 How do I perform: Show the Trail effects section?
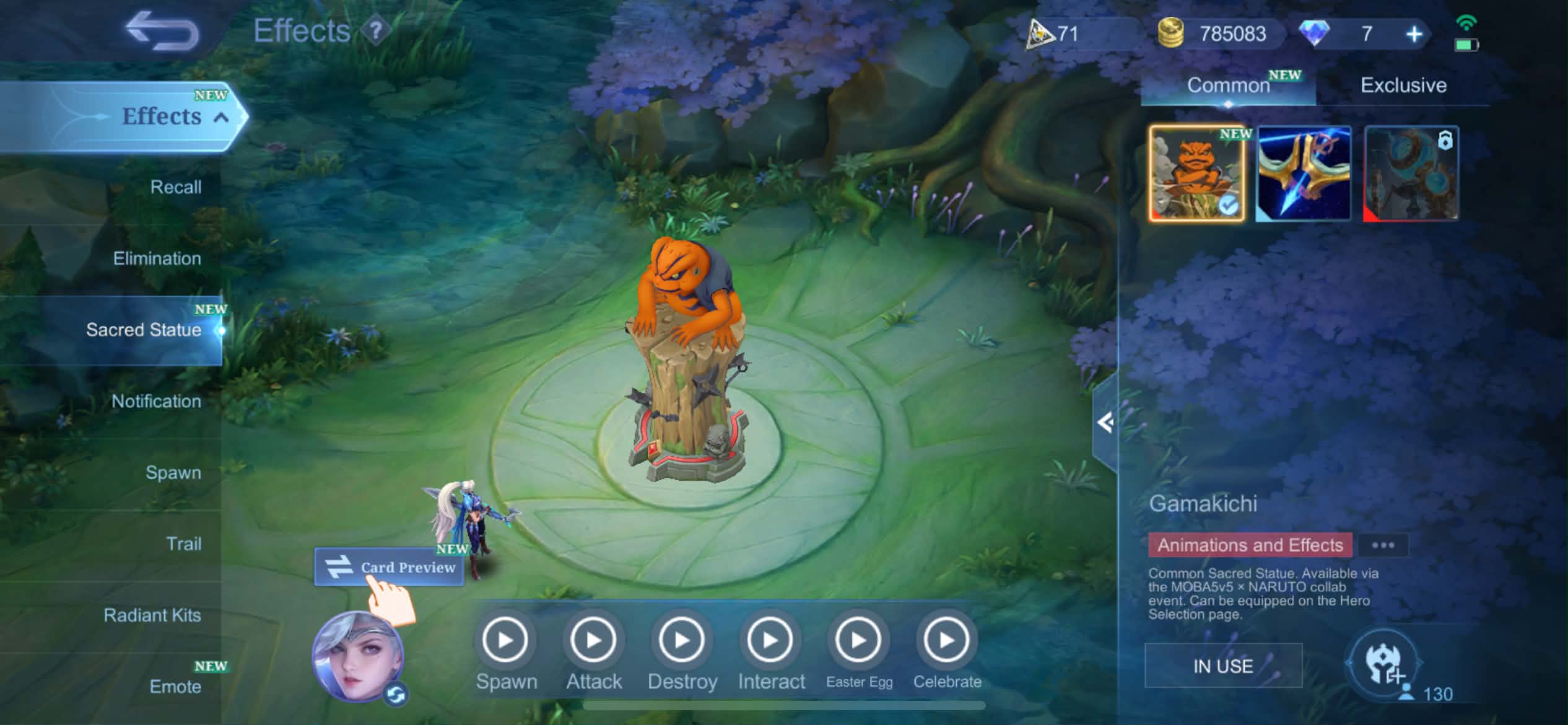[x=183, y=544]
